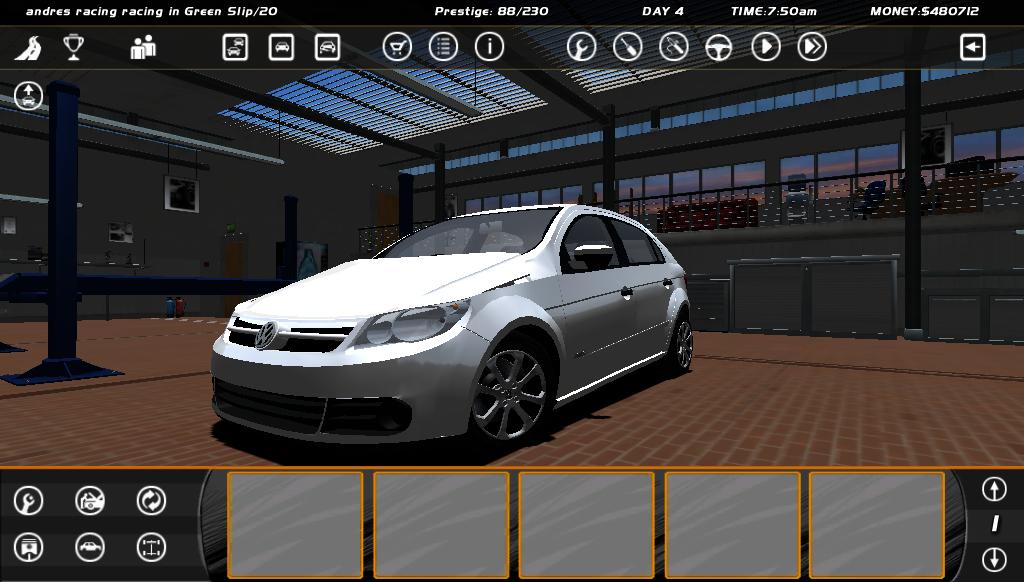Exit using the back arrow button
The image size is (1024, 582).
(x=972, y=47)
